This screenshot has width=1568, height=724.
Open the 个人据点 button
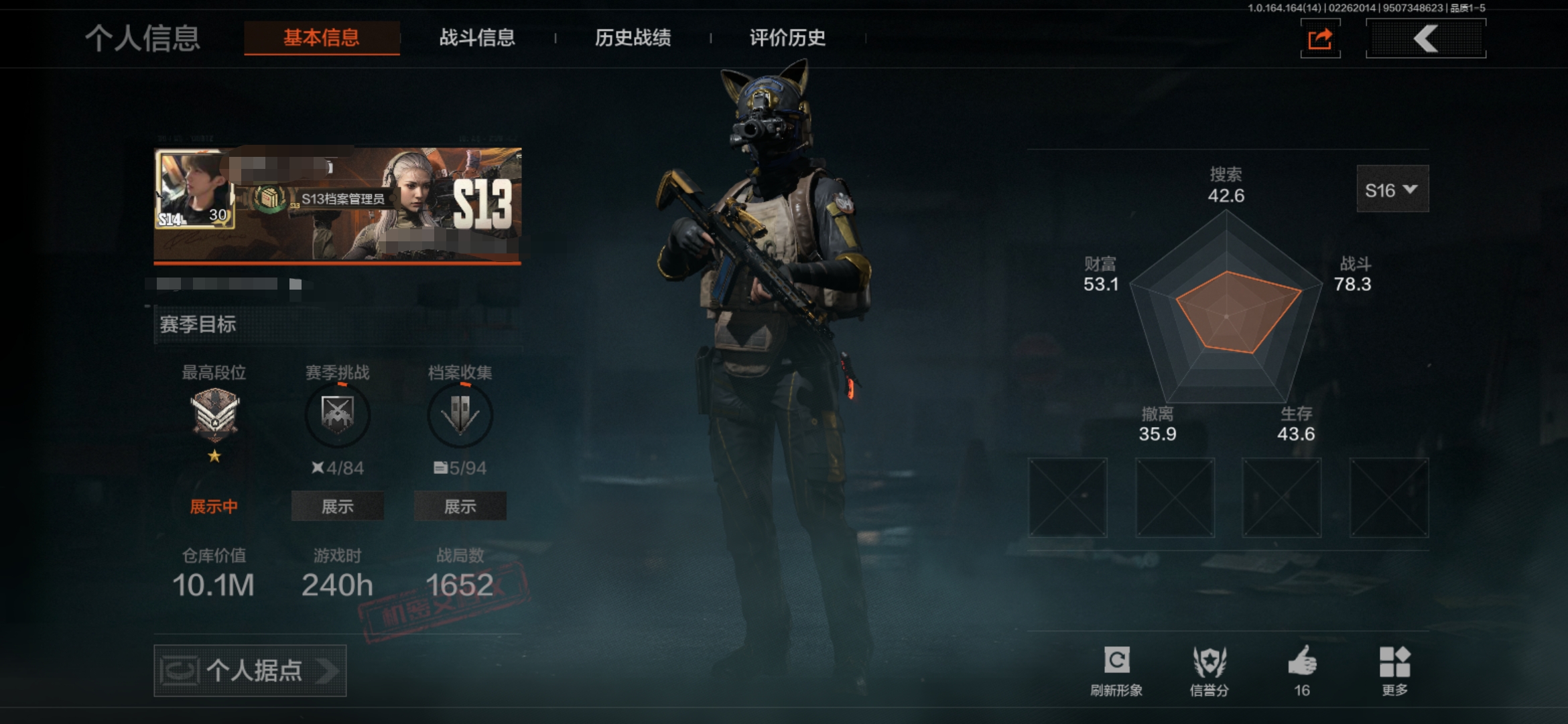tap(250, 670)
